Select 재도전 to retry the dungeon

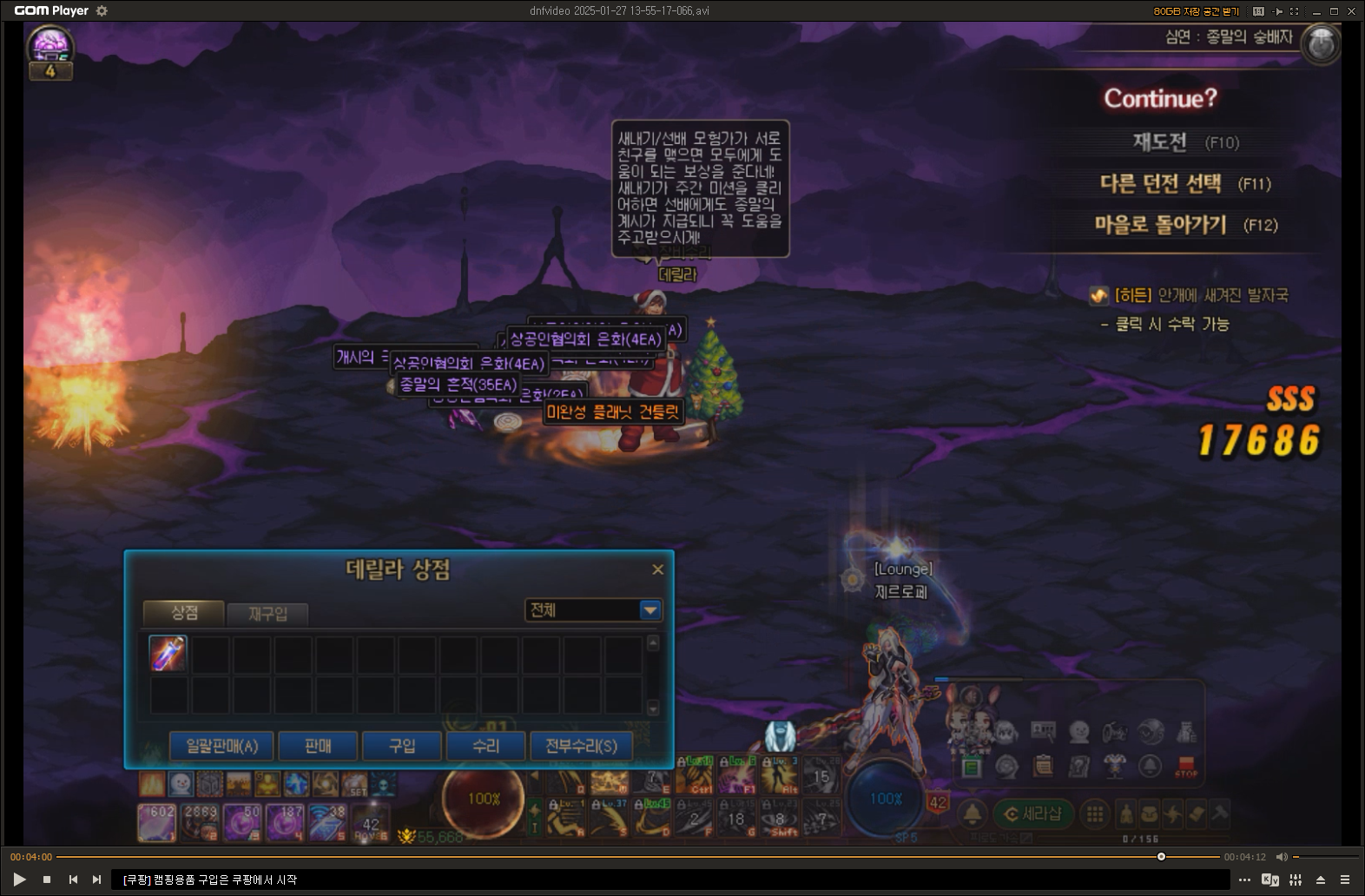(1160, 142)
